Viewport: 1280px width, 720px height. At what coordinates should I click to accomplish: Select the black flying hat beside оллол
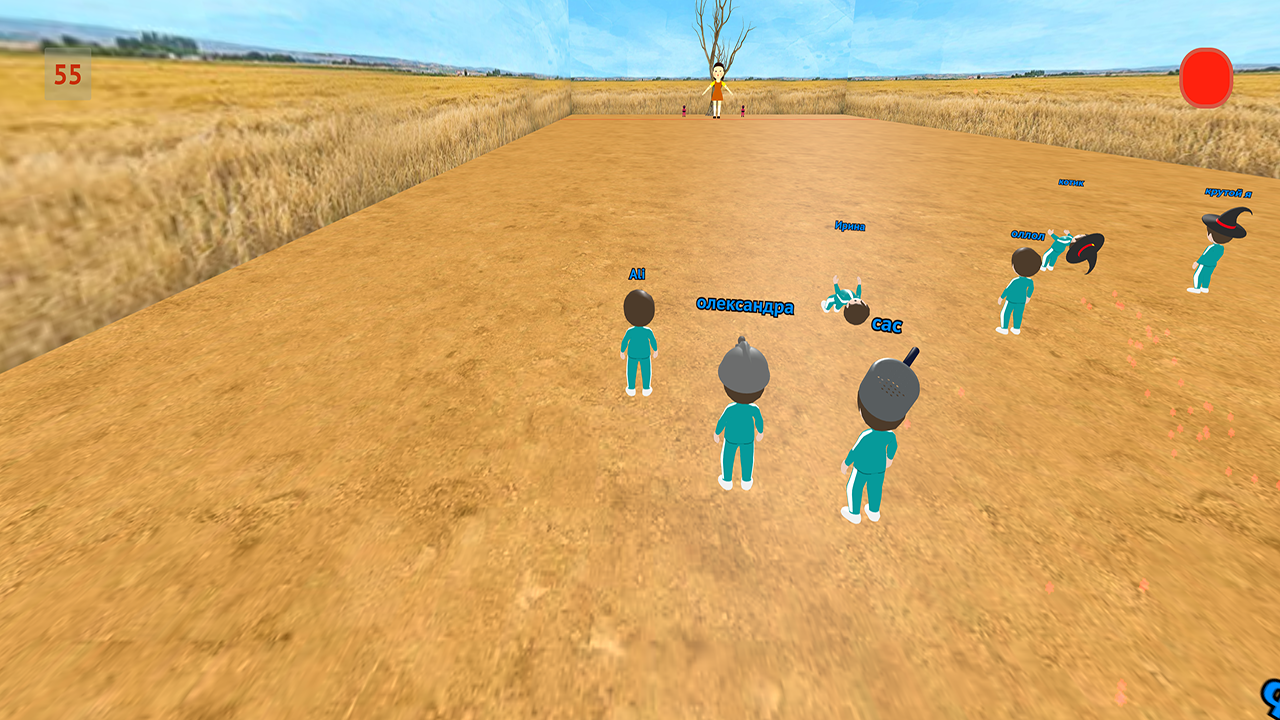tap(1083, 248)
